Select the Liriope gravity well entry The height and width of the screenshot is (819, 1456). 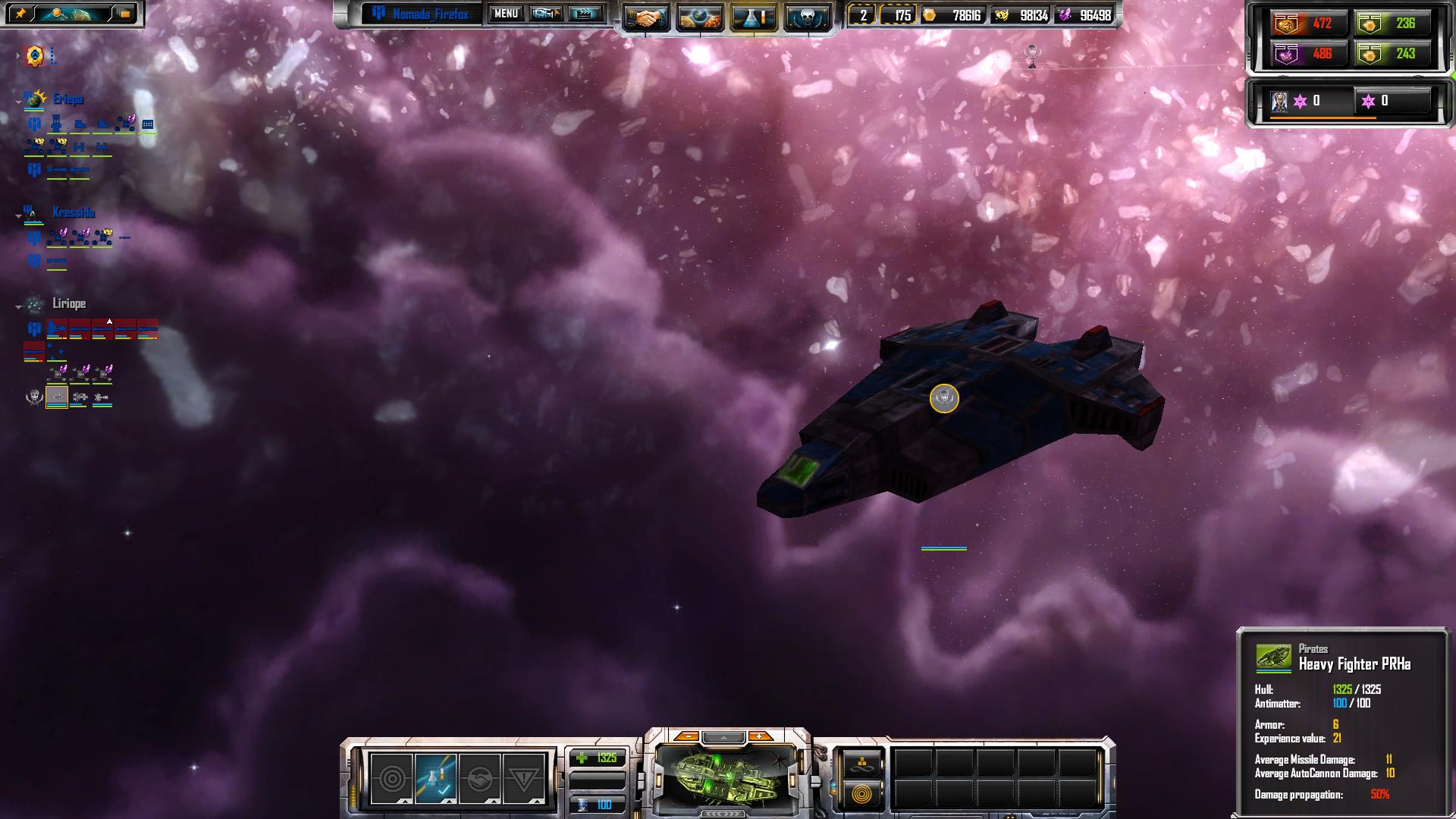[x=68, y=304]
